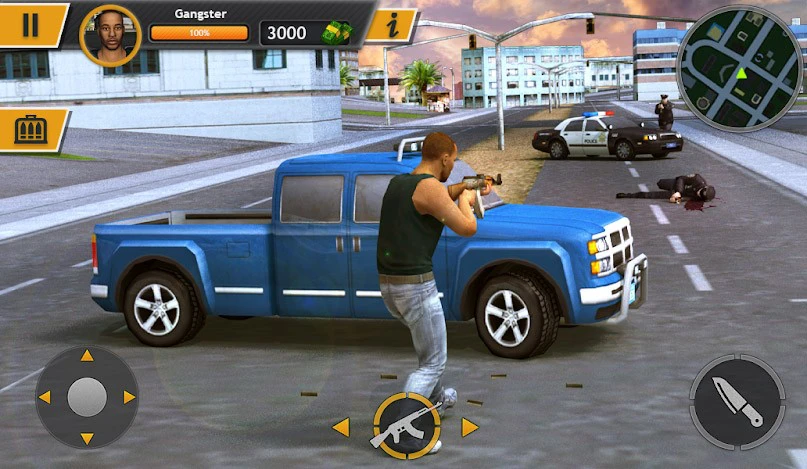Tap the right arrow on movement pad
Screen dimensions: 807x469
(129, 397)
